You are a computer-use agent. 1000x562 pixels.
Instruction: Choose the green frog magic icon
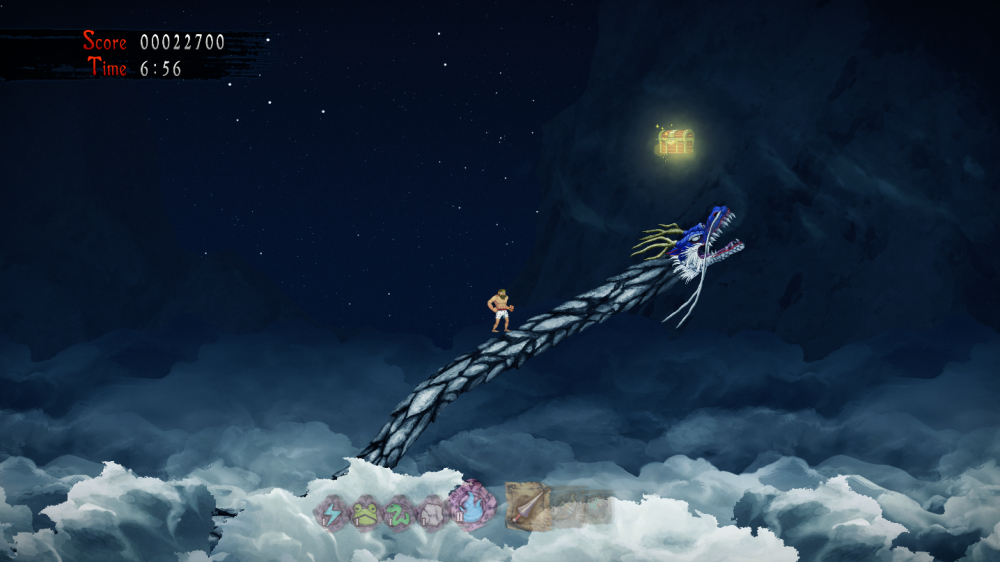364,513
